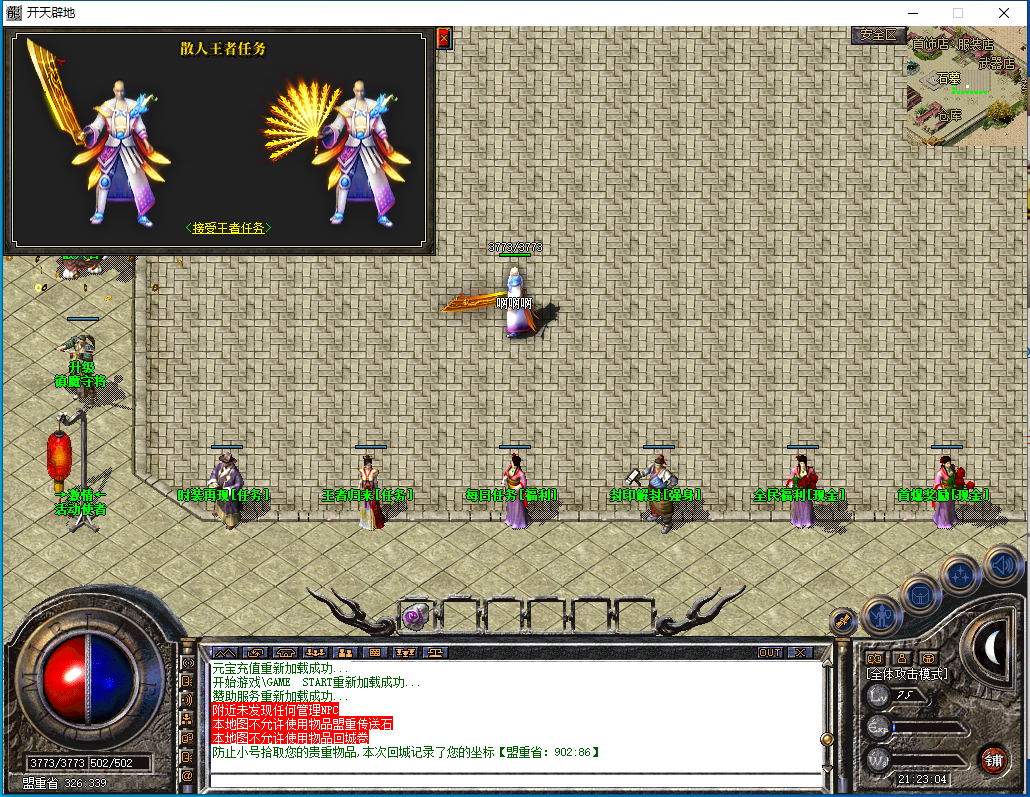Maximize the game window
The height and width of the screenshot is (797, 1030).
click(x=957, y=13)
